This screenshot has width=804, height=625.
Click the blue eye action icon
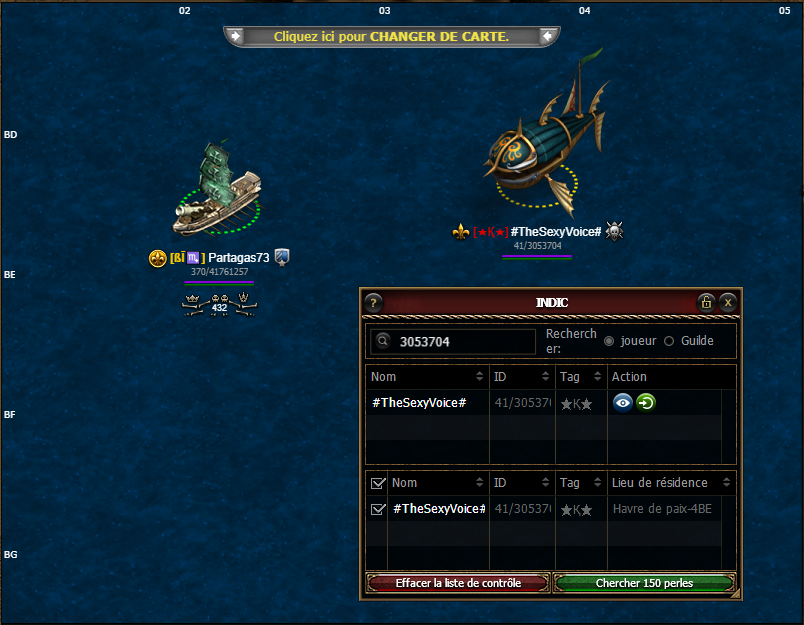click(623, 402)
